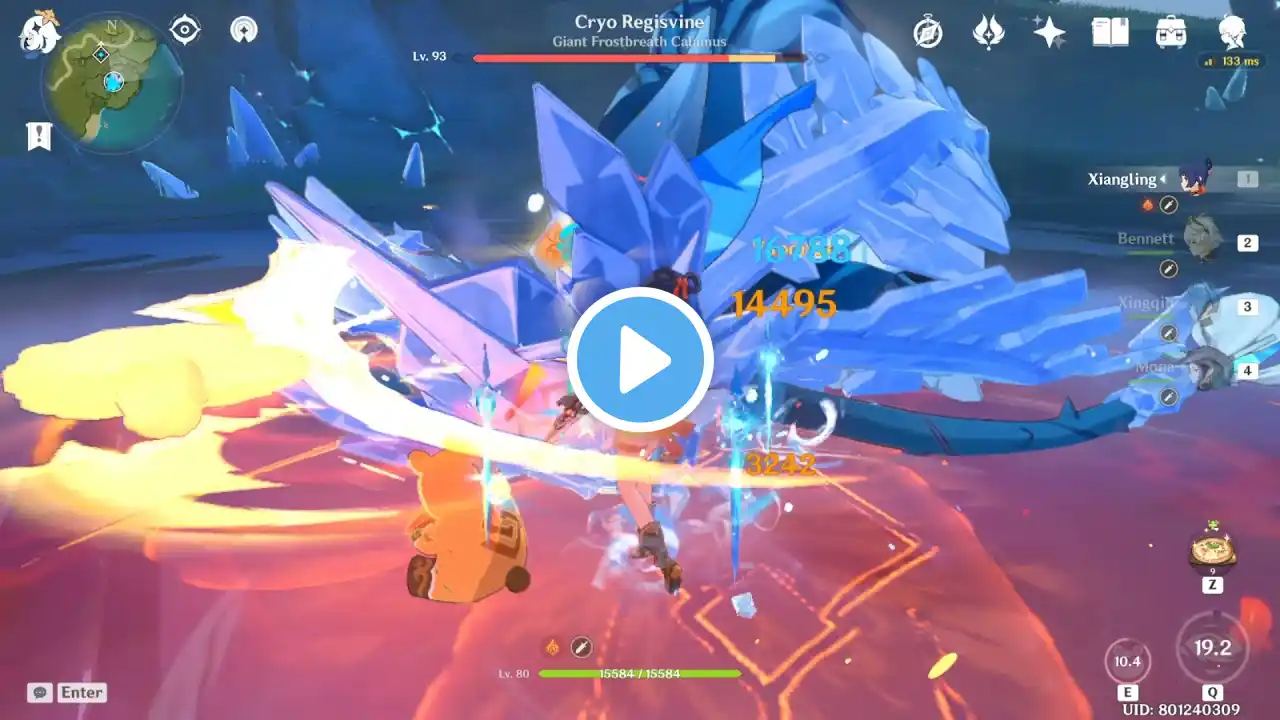Use the pizza food quick-item
Viewport: 1280px width, 720px height.
pyautogui.click(x=1212, y=549)
